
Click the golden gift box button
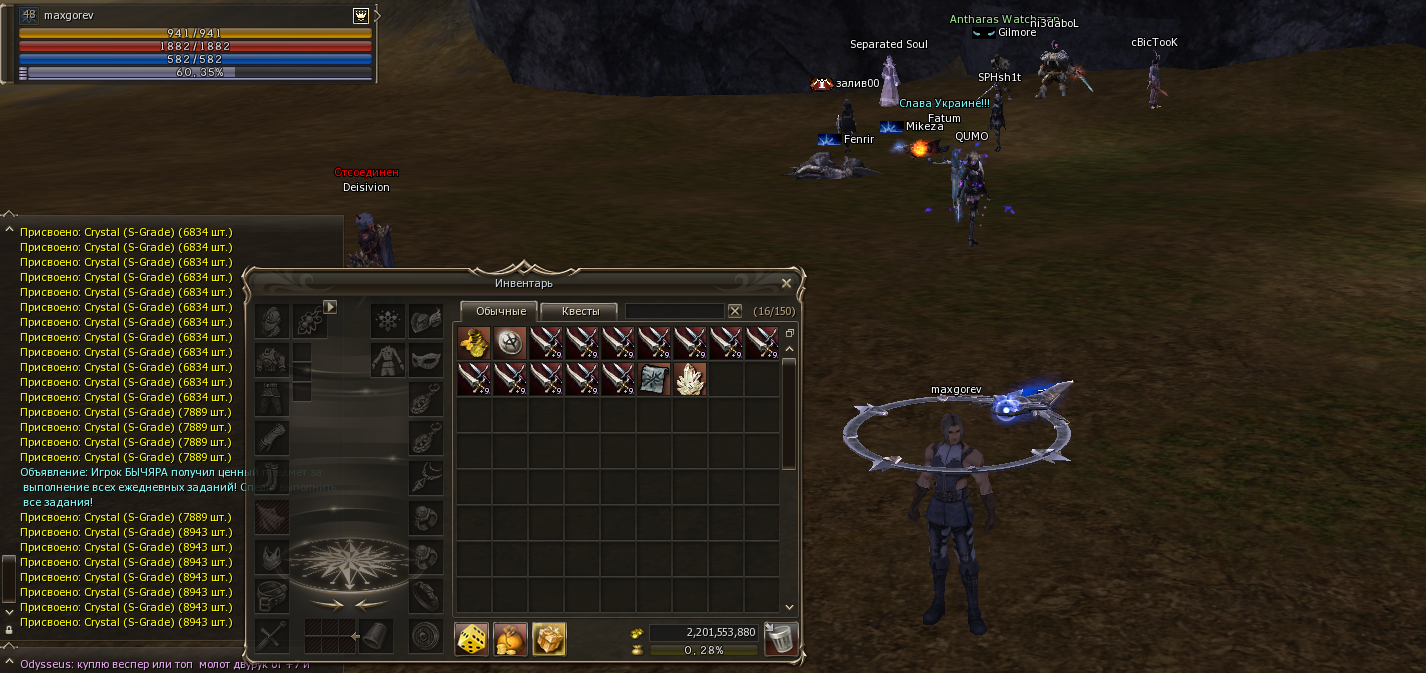(549, 638)
